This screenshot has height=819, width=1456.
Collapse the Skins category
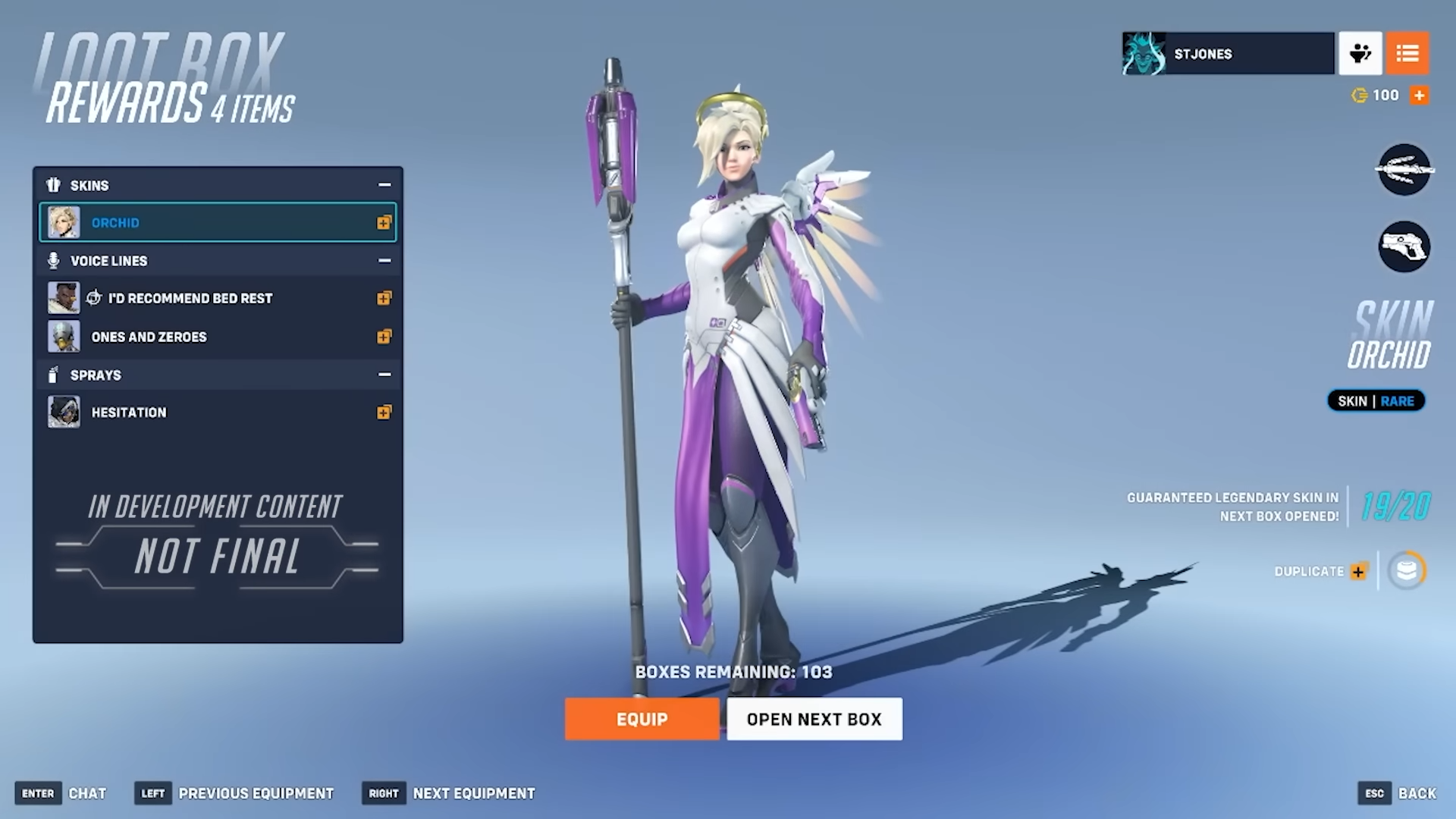coord(384,185)
